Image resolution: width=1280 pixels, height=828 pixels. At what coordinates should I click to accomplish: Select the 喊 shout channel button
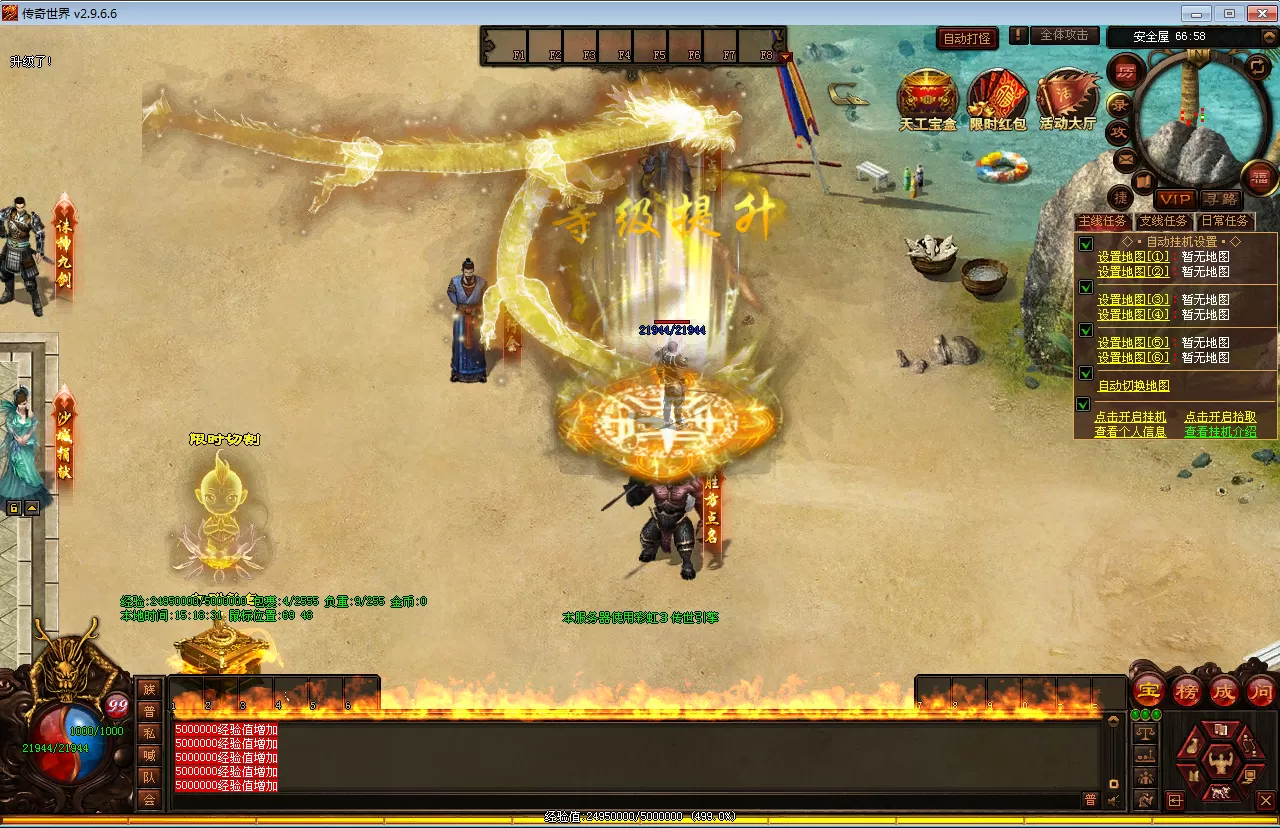tap(149, 755)
